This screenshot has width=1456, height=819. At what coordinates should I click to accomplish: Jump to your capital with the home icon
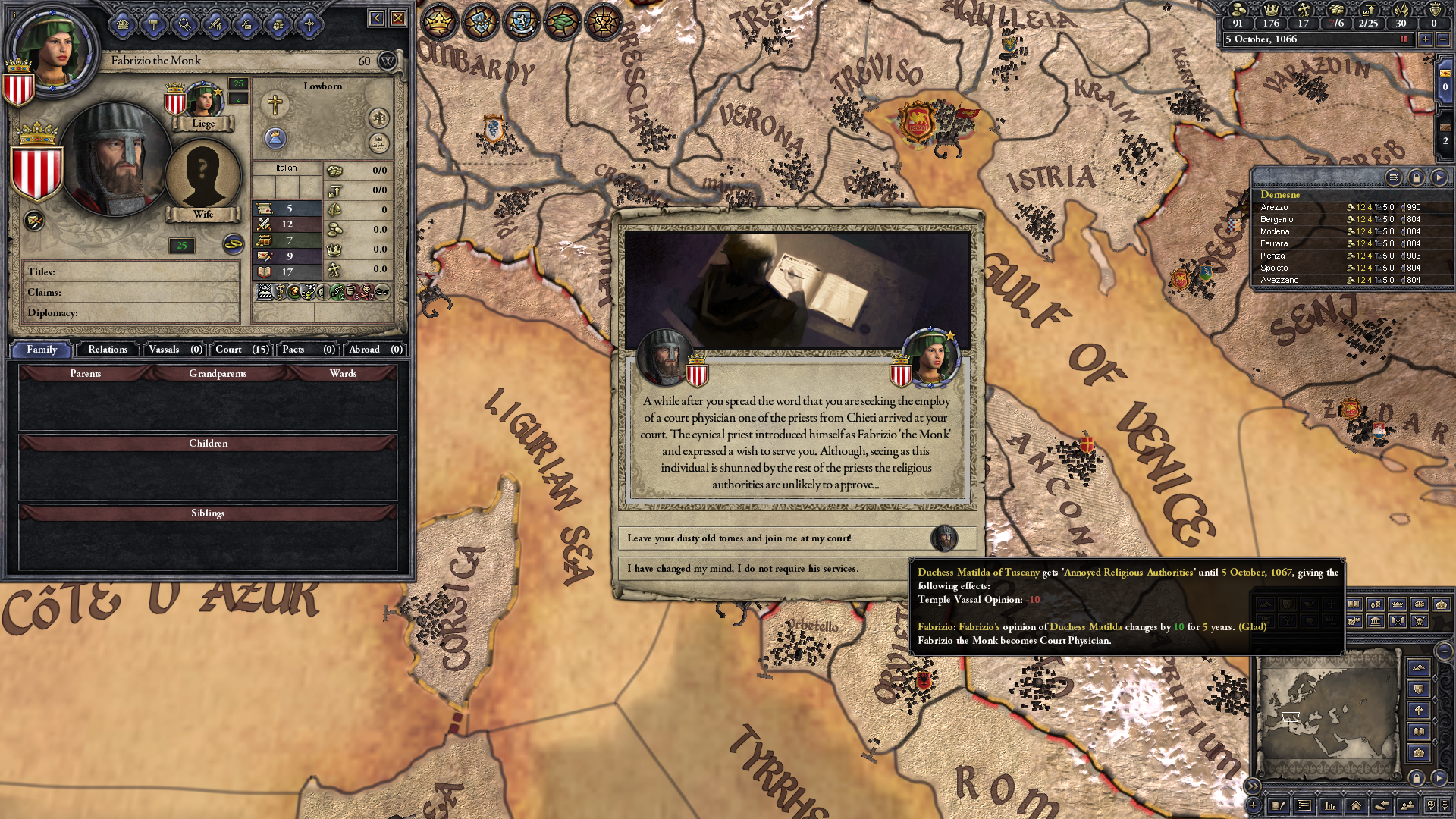(x=1357, y=807)
